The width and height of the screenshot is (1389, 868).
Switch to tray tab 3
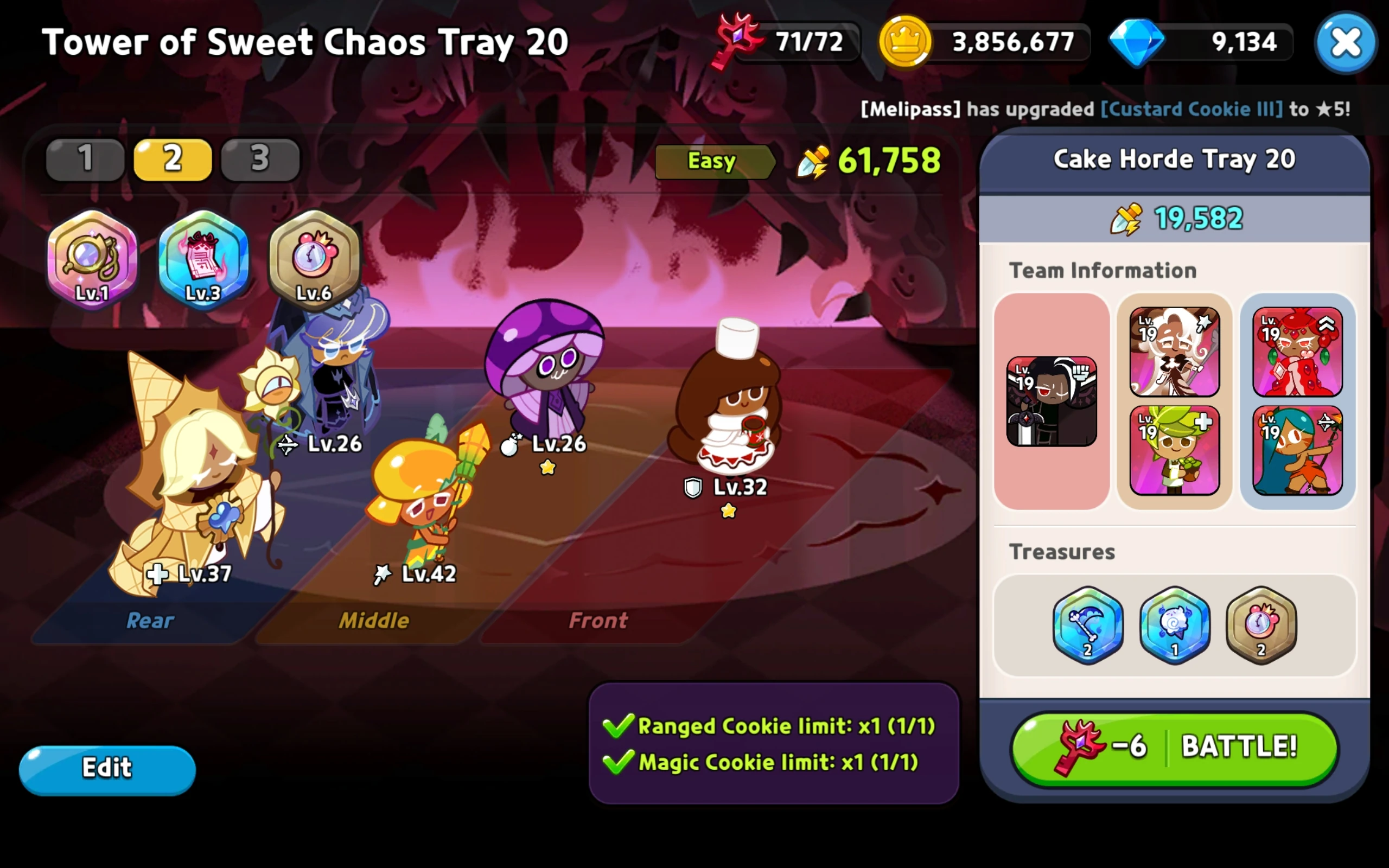(x=259, y=159)
